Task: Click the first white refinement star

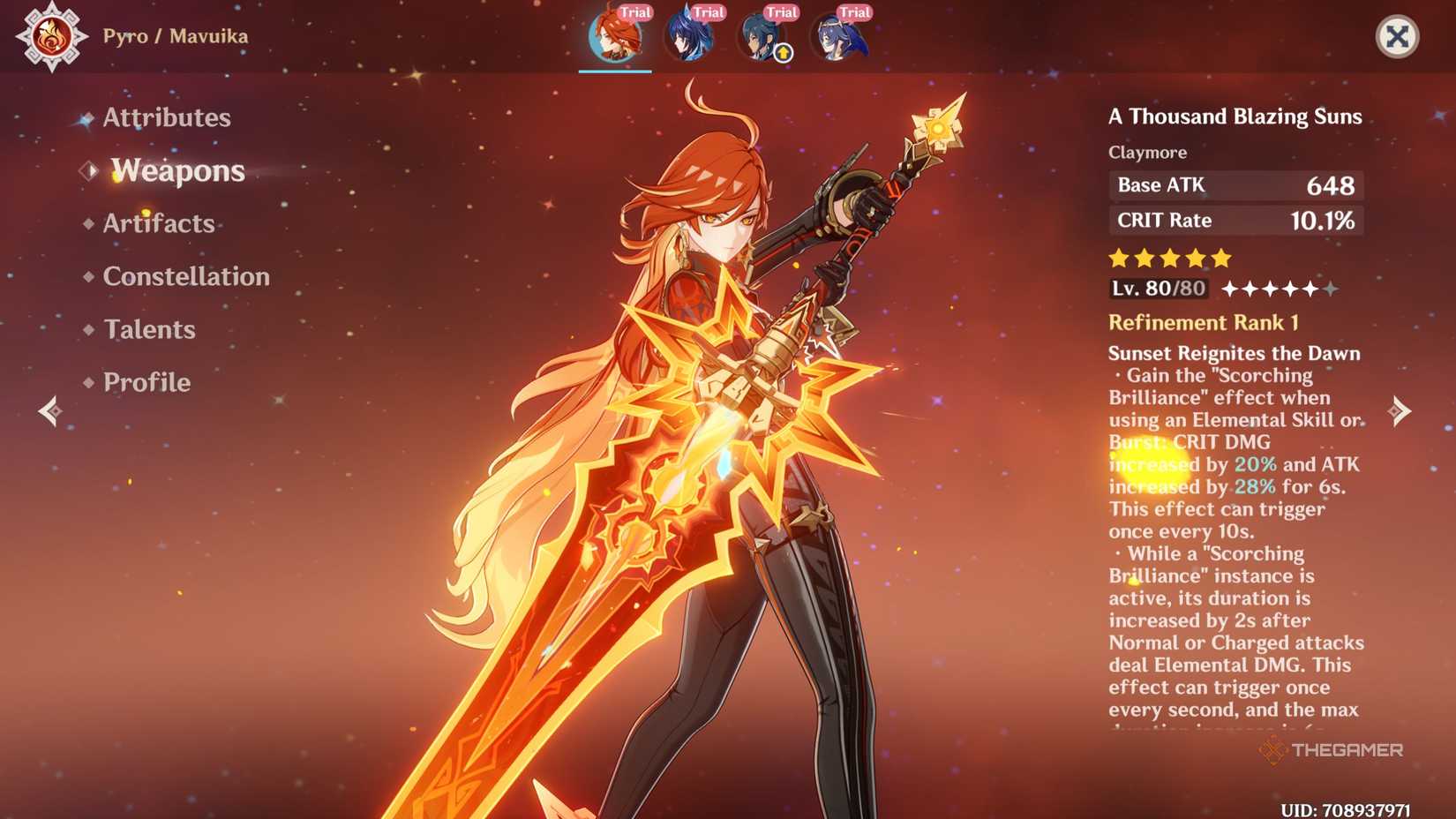Action: click(x=1232, y=288)
